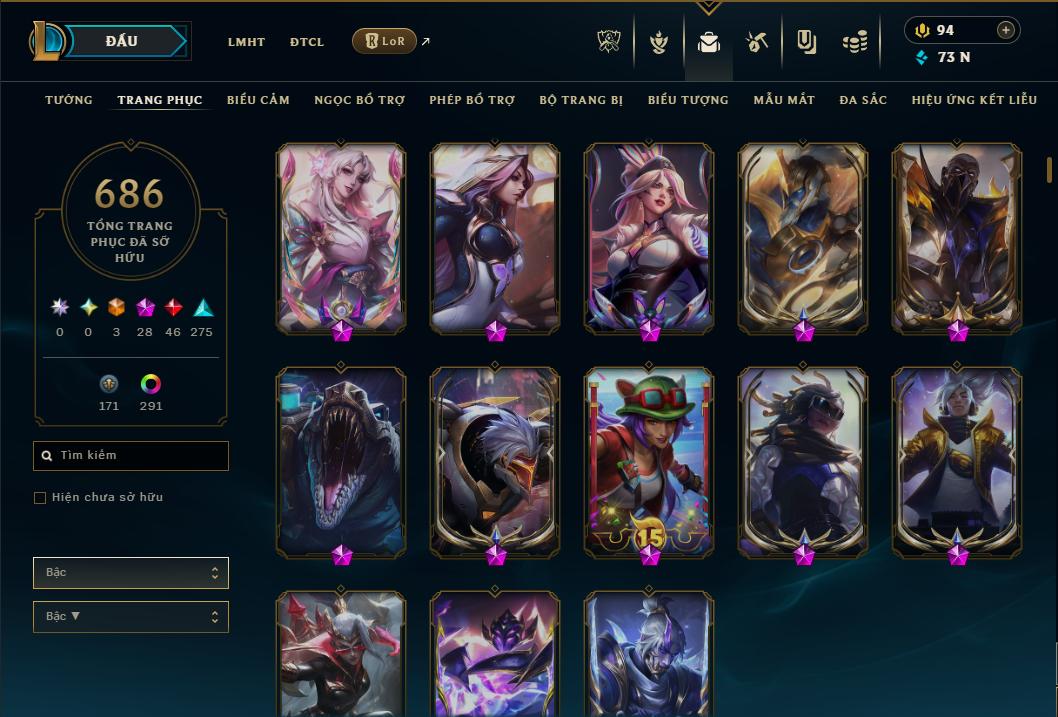Switch to the TƯỚNG tab
The height and width of the screenshot is (717, 1058).
point(69,100)
